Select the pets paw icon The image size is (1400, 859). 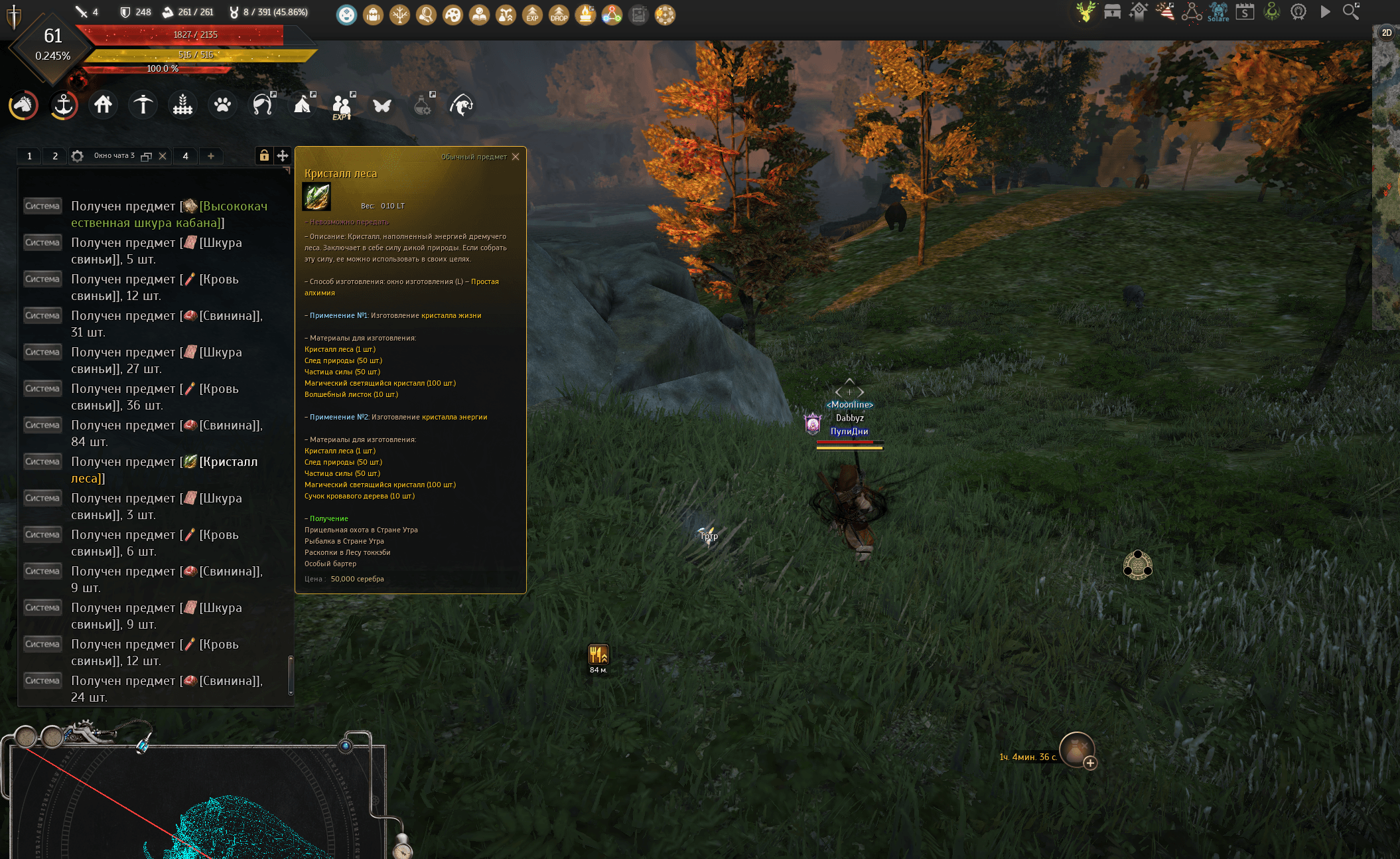(222, 105)
